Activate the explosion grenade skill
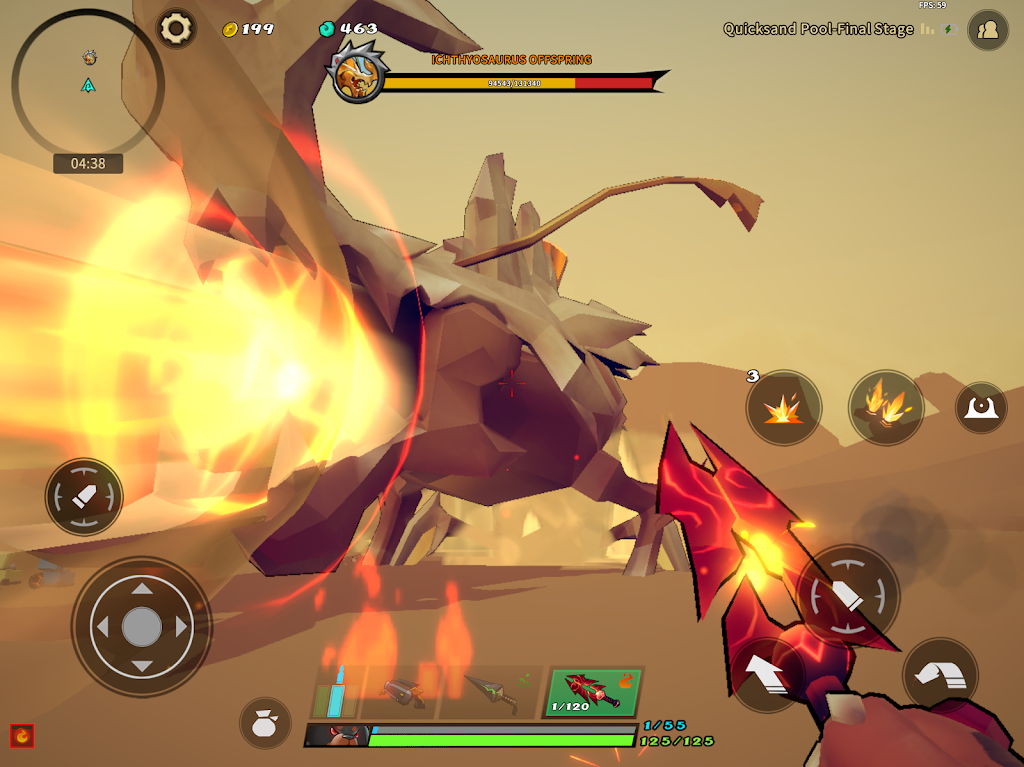The image size is (1024, 767). (x=783, y=408)
